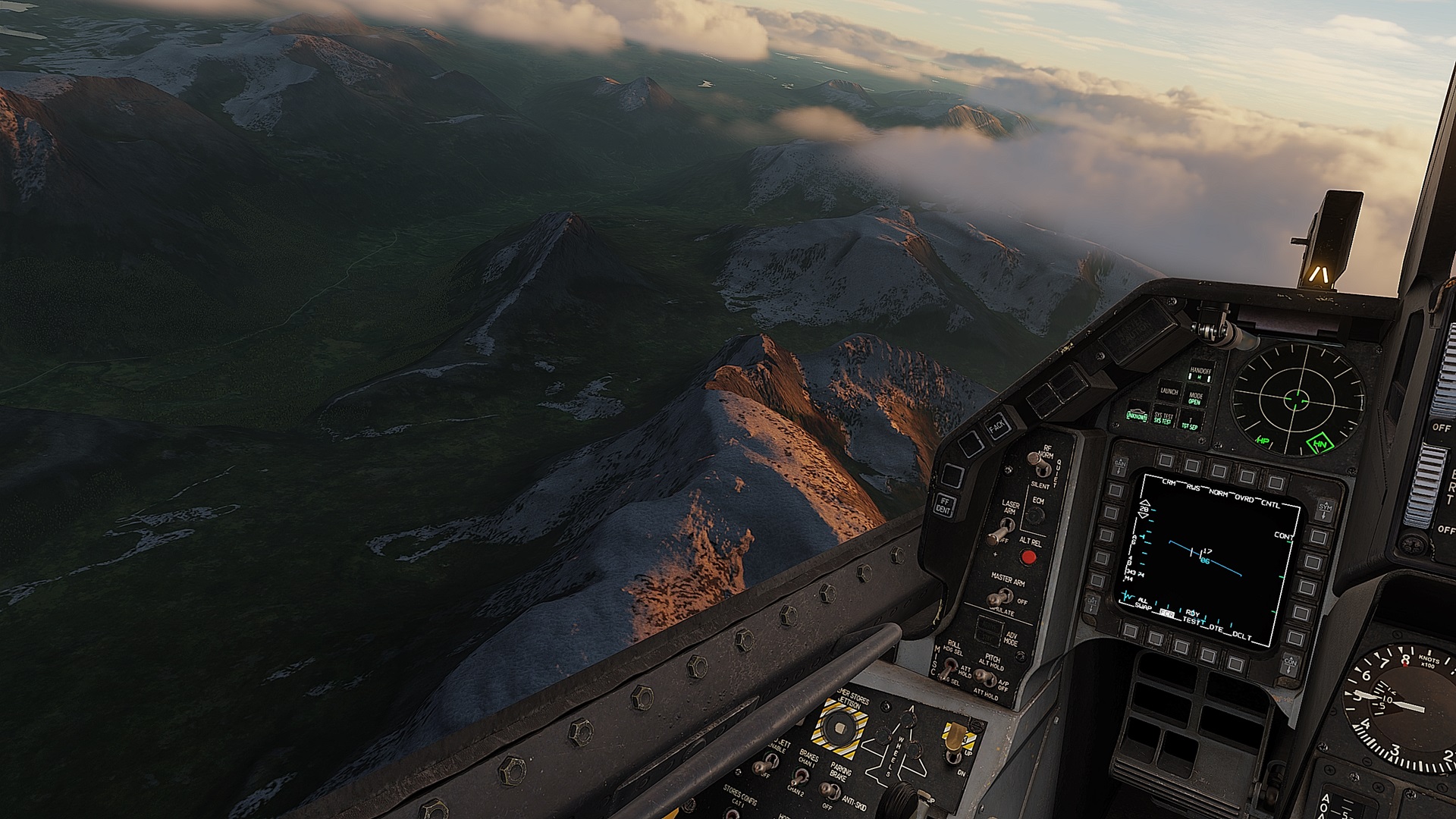This screenshot has height=819, width=1456.
Task: Click the MFD CON rocker switch
Action: click(1290, 666)
